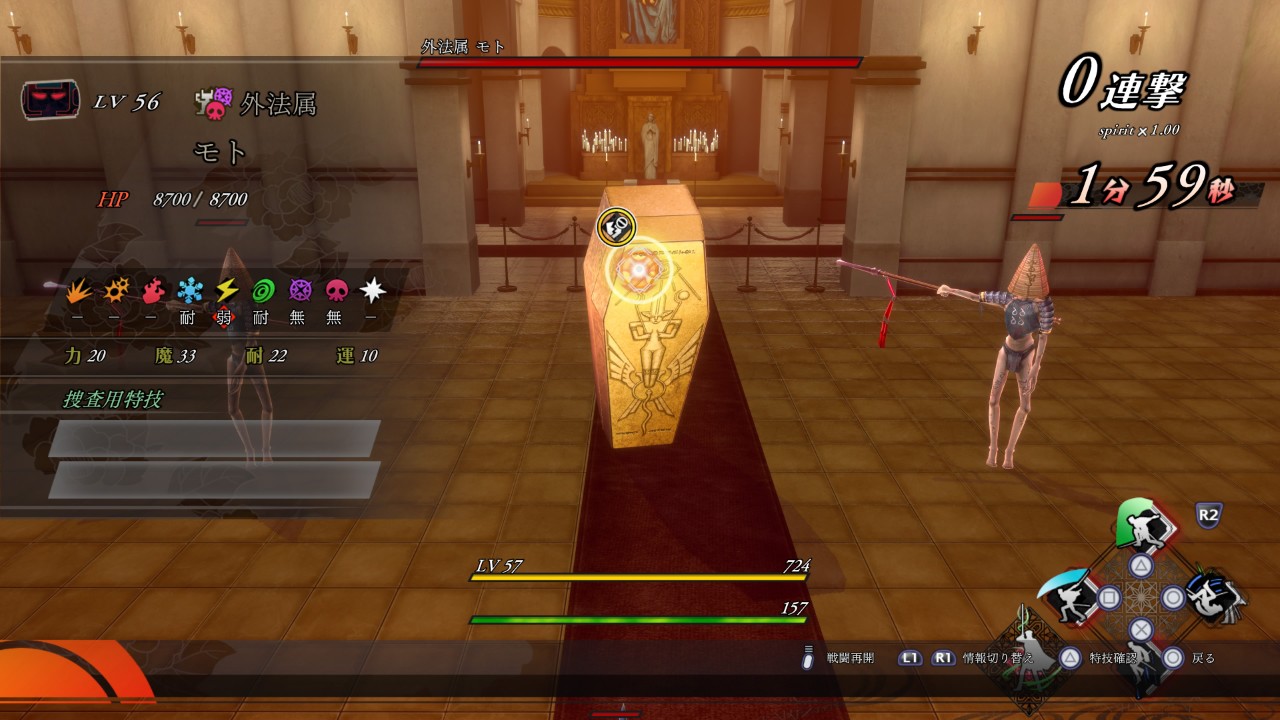The height and width of the screenshot is (720, 1280).
Task: Trigger the dark spinning skill on the wheel
Action: [1213, 597]
